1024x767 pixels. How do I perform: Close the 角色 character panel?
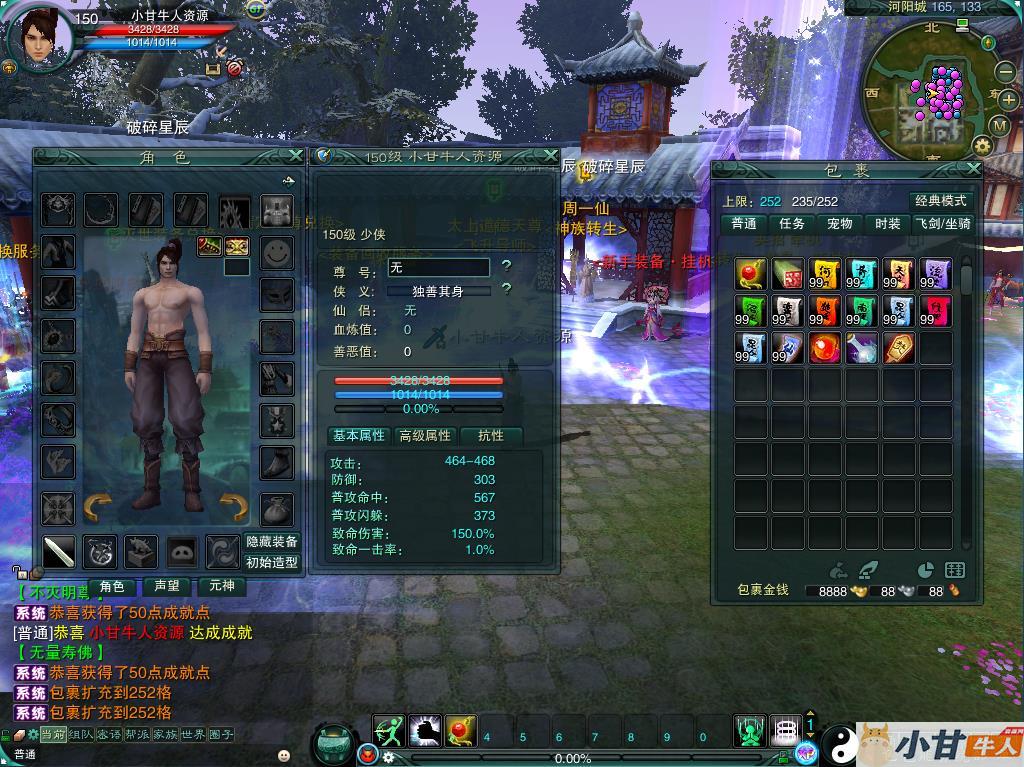[x=295, y=156]
